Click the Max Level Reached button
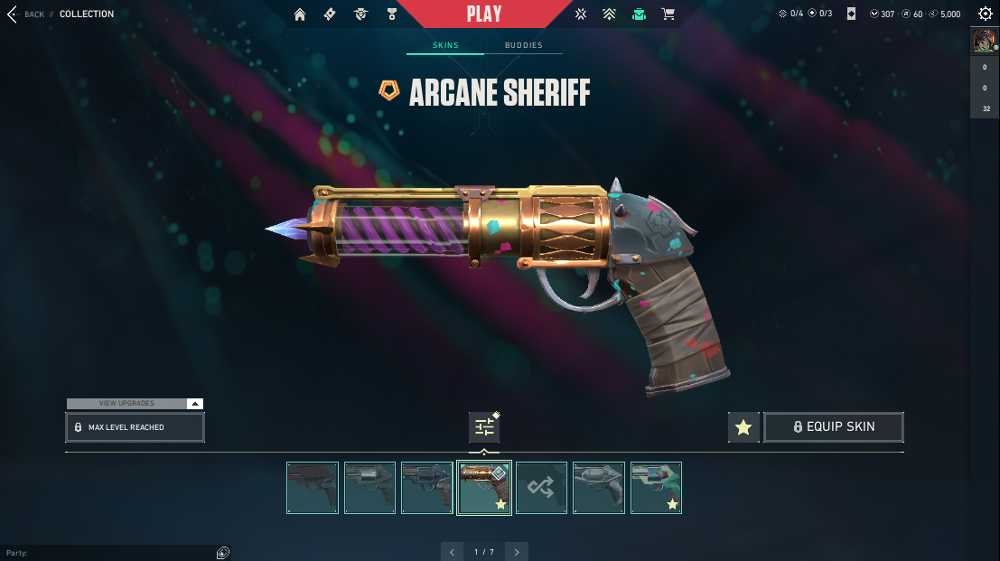 pos(135,427)
